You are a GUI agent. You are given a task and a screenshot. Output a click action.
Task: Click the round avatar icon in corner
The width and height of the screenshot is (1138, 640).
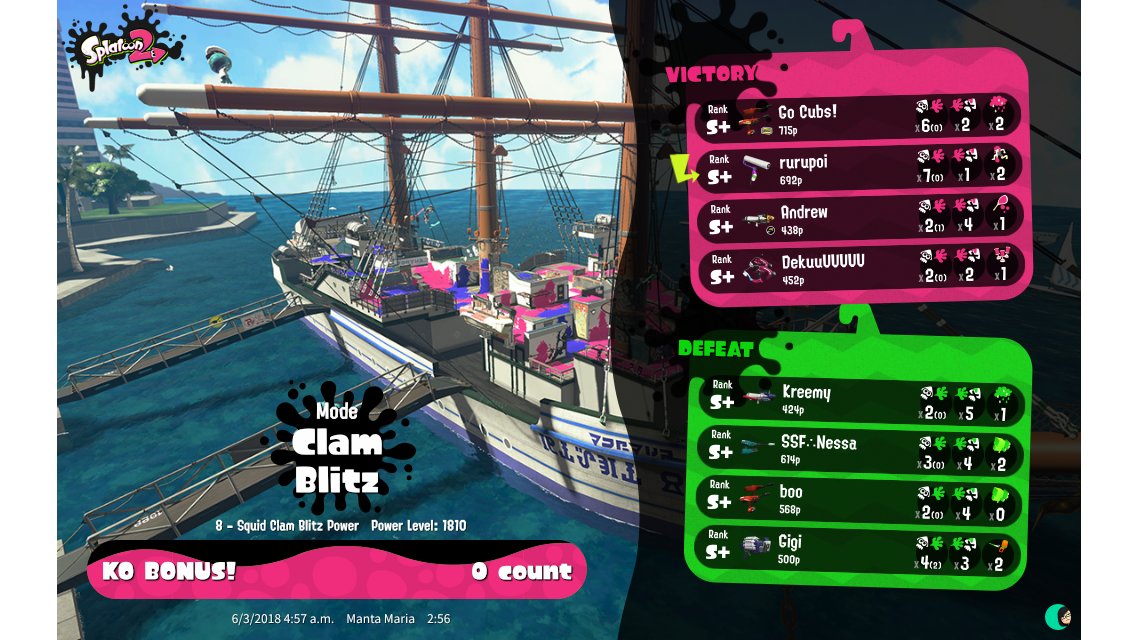(x=1057, y=615)
